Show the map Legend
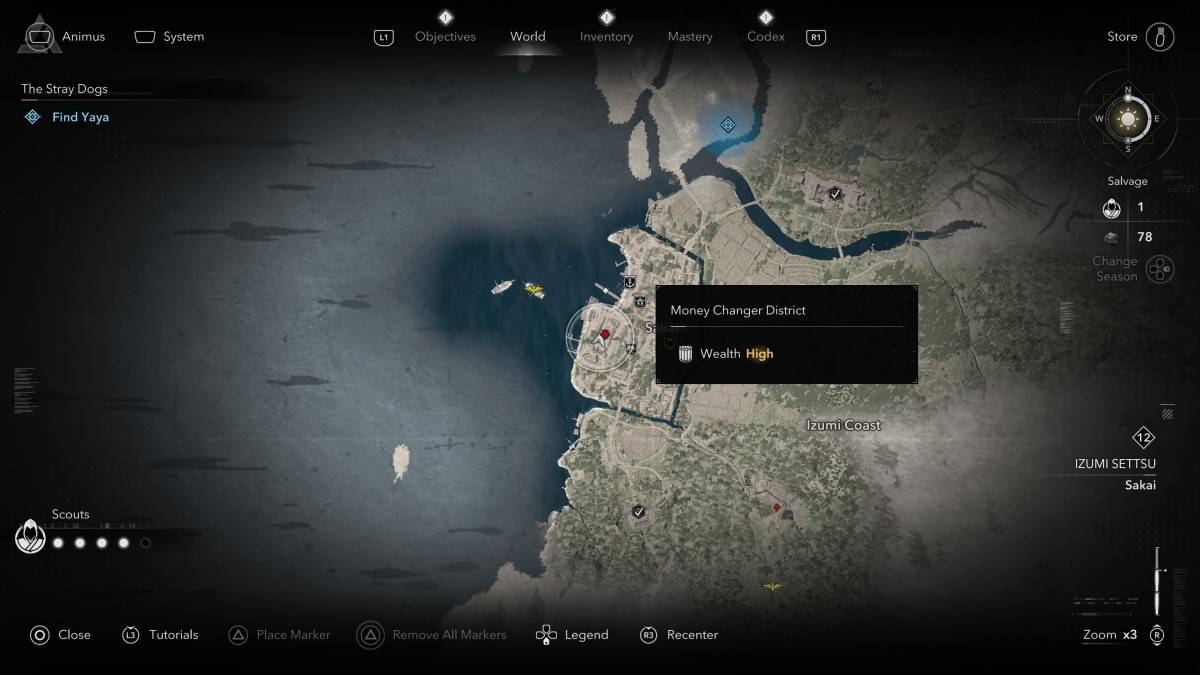 click(573, 635)
